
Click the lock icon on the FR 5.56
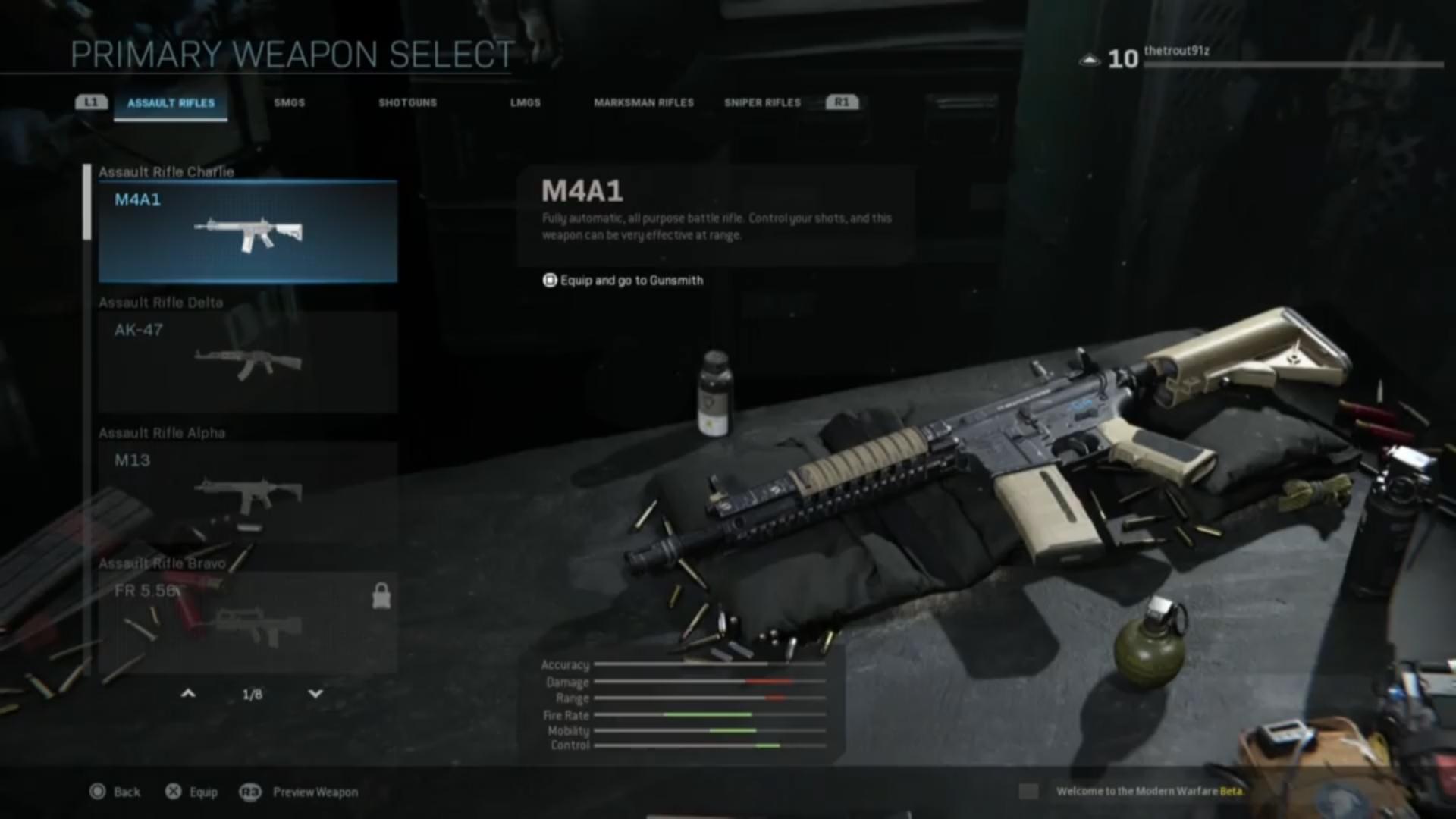click(381, 595)
